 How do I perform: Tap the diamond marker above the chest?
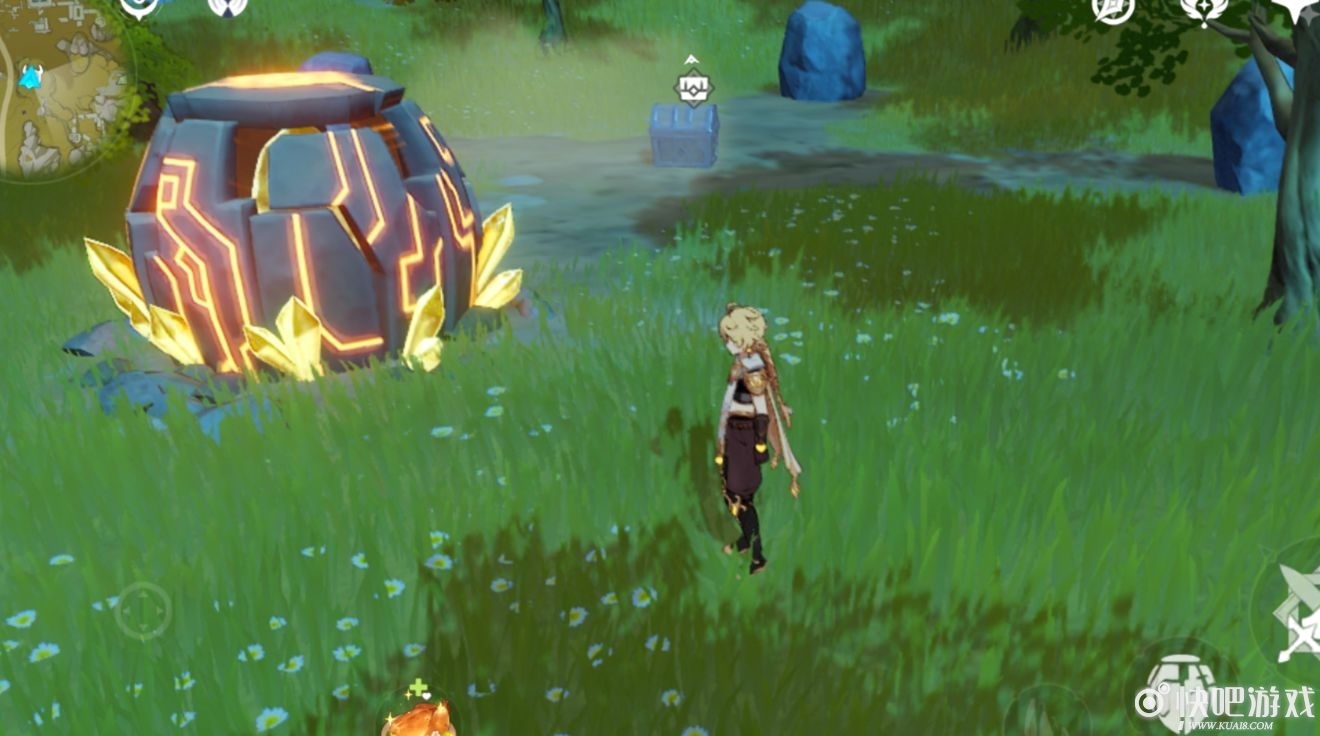692,88
